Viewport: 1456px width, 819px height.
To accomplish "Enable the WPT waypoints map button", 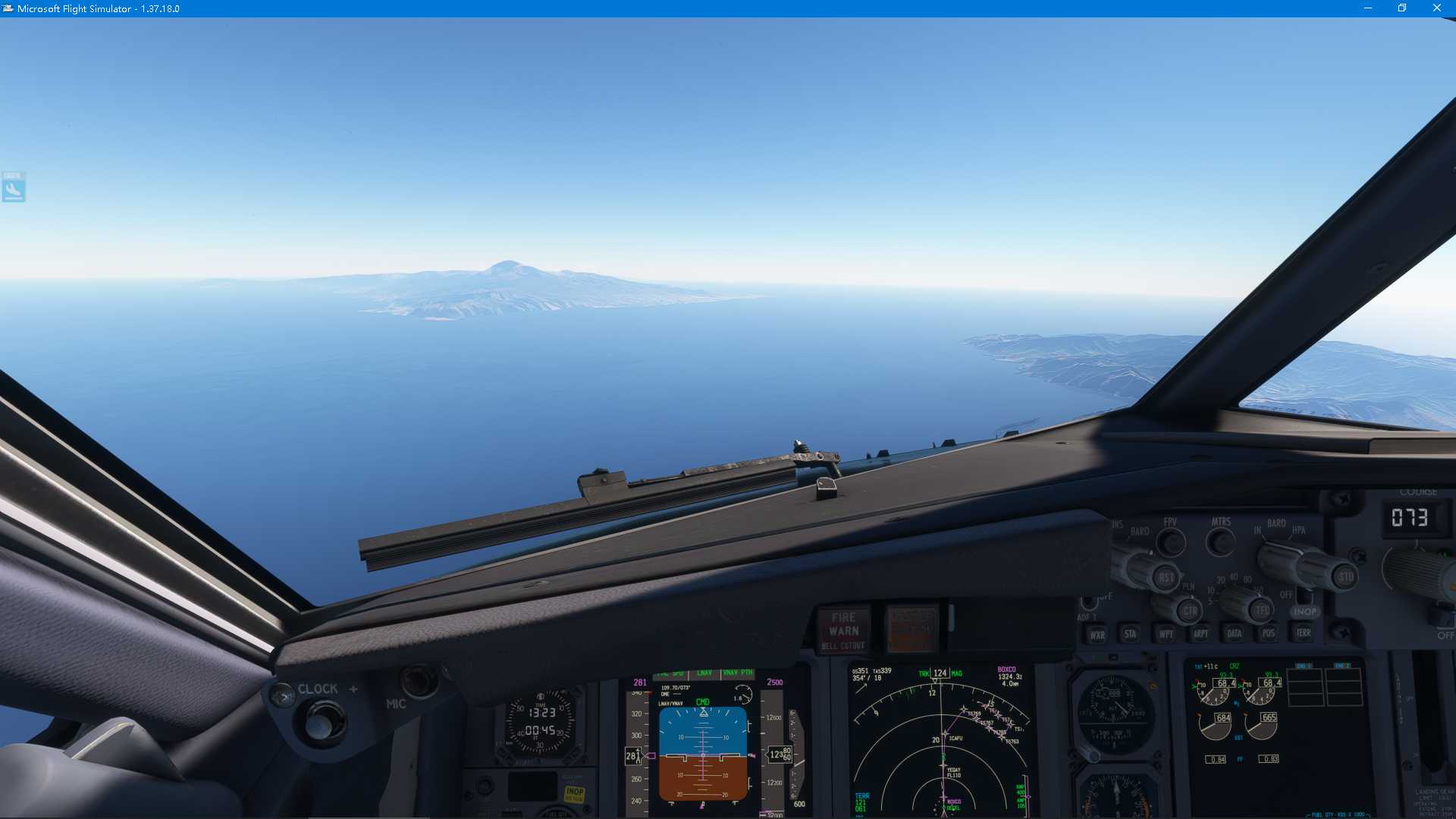I will tap(1166, 634).
